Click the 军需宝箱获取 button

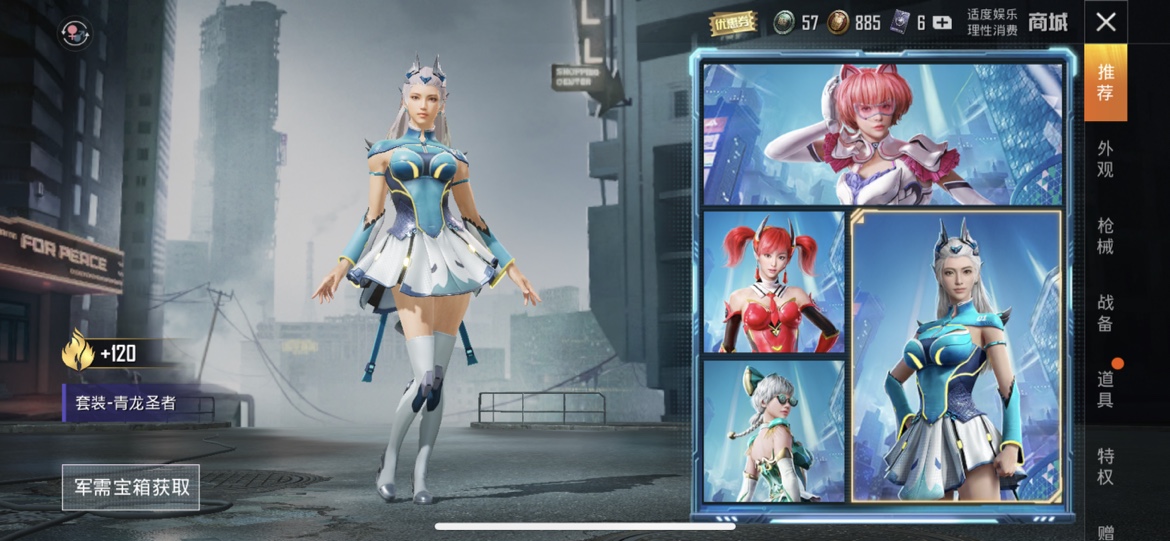[131, 488]
